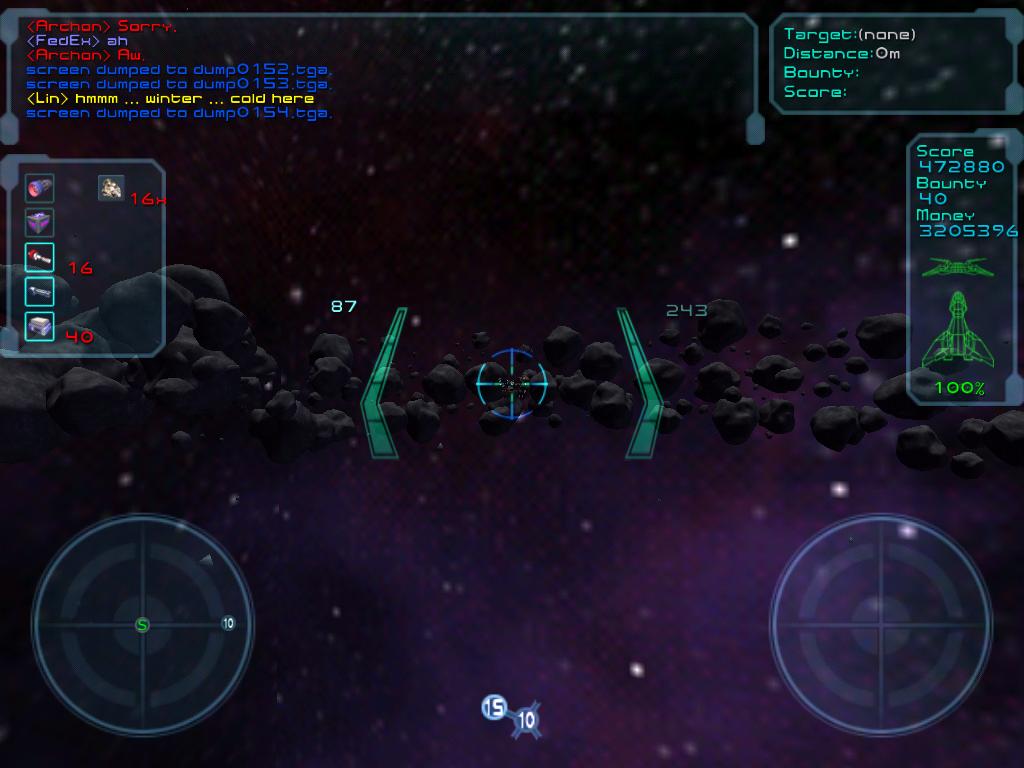Choose the red-tipped weapon slot
The height and width of the screenshot is (768, 1024).
pos(39,258)
